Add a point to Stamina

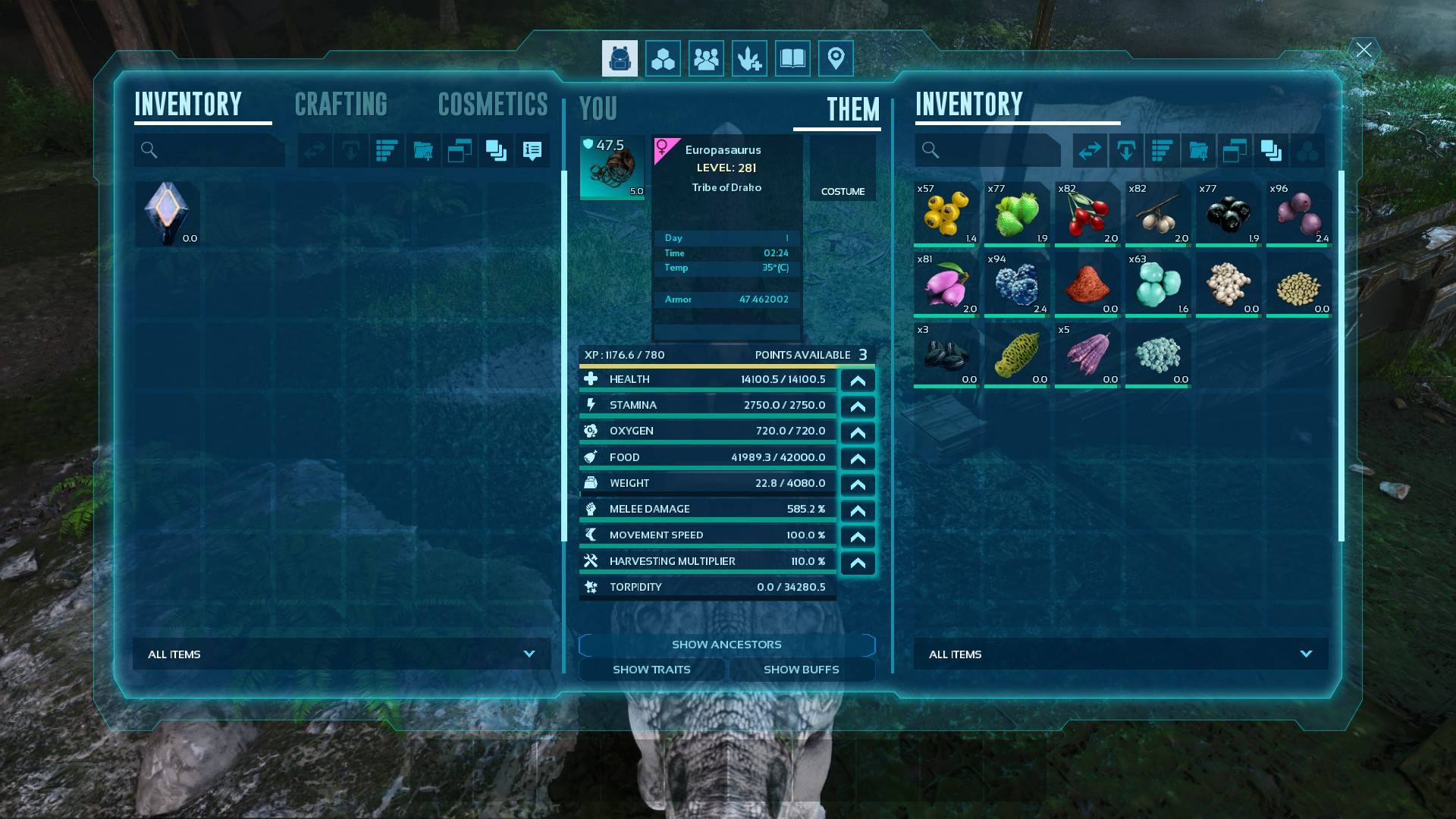(858, 406)
